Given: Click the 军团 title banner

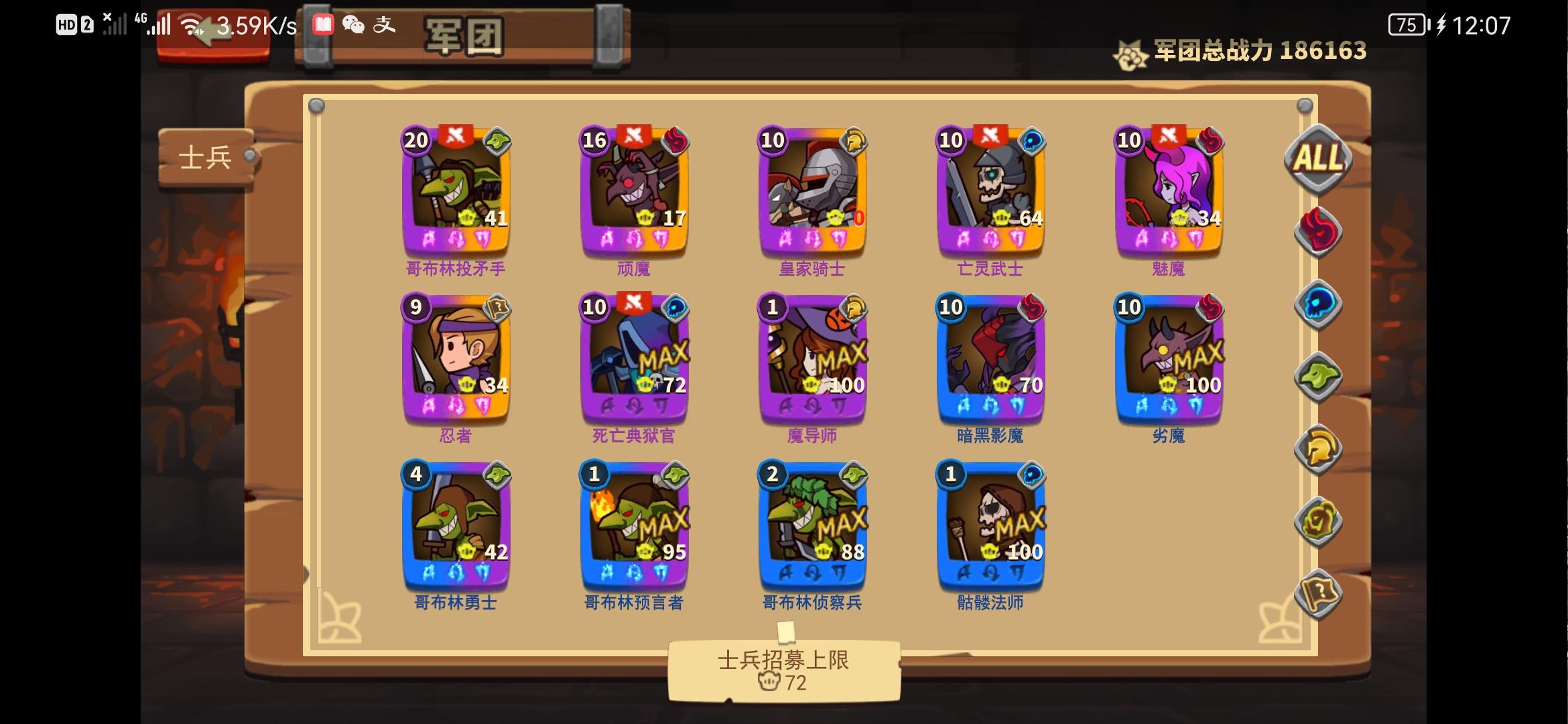Looking at the screenshot, I should click(462, 38).
